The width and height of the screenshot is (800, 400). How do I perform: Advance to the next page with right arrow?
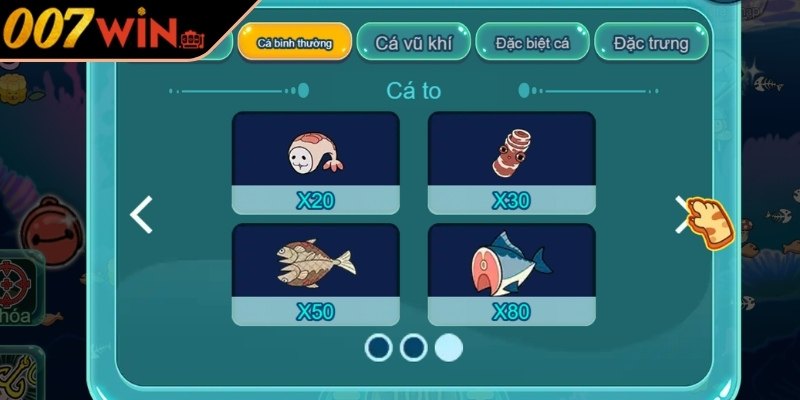pyautogui.click(x=684, y=214)
